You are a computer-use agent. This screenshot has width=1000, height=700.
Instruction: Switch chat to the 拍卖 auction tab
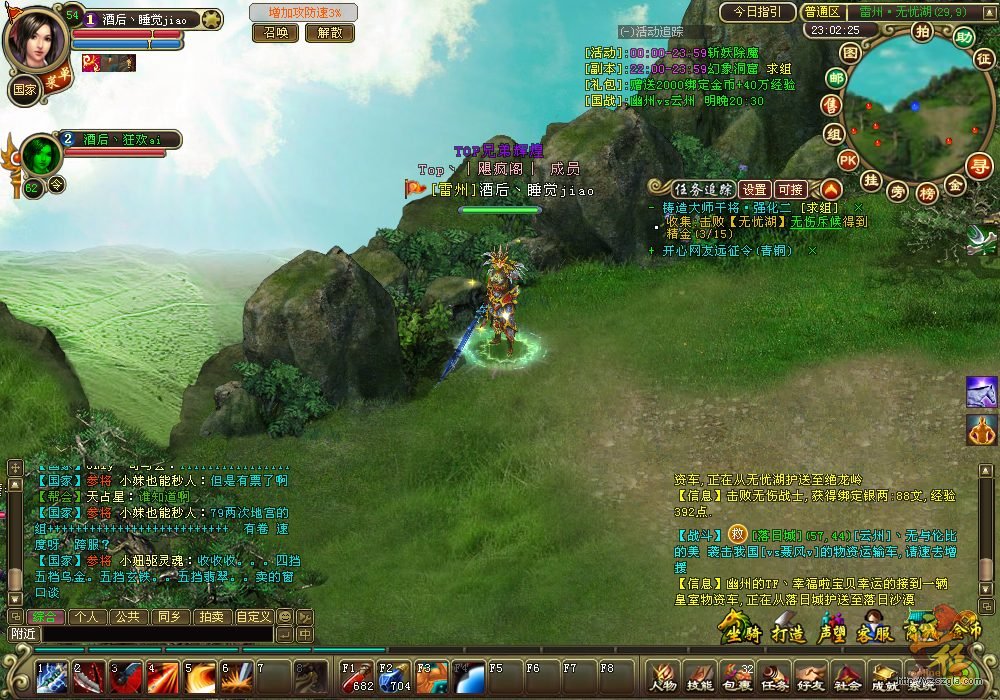210,617
